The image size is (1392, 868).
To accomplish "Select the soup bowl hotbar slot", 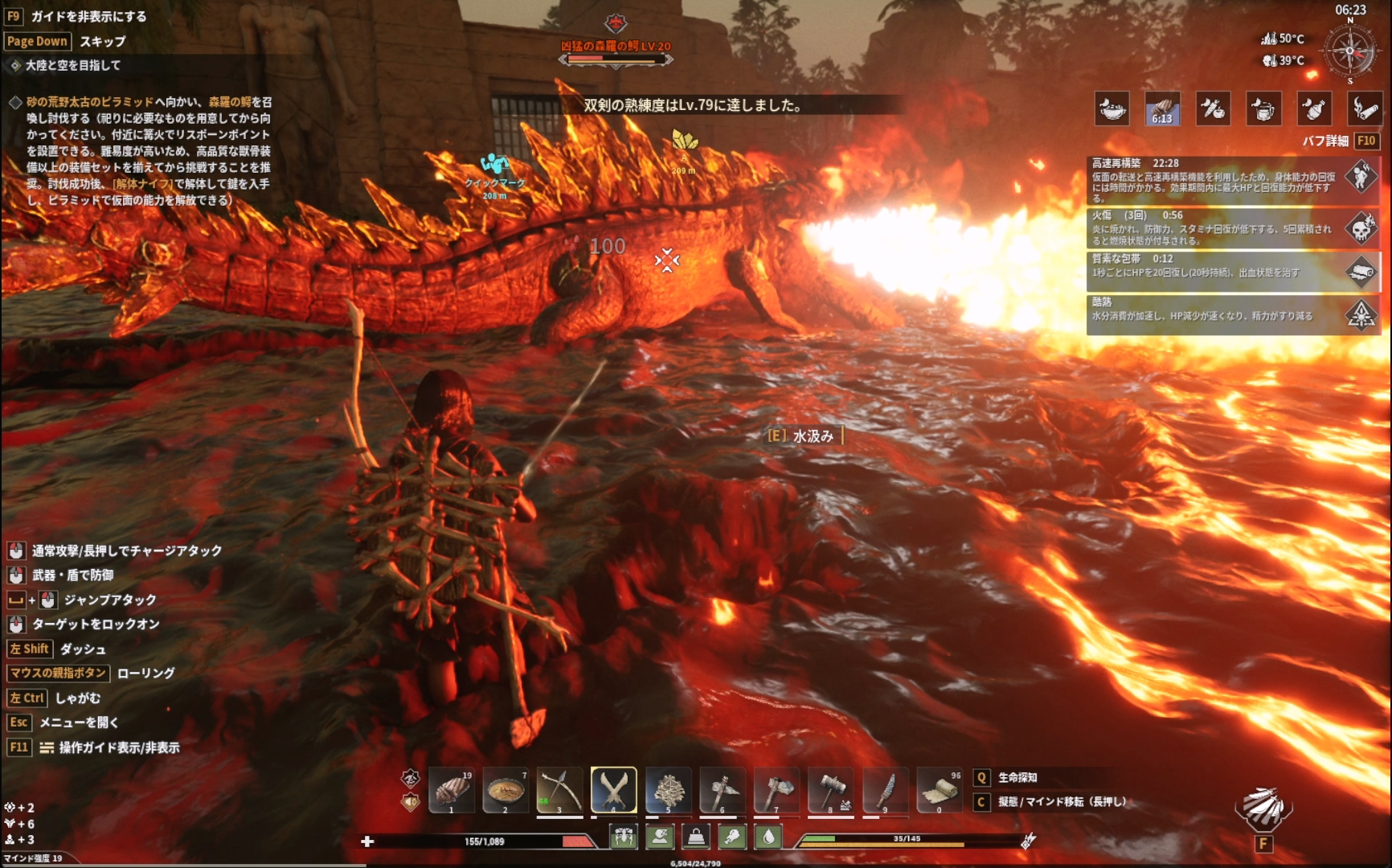I will pyautogui.click(x=506, y=791).
